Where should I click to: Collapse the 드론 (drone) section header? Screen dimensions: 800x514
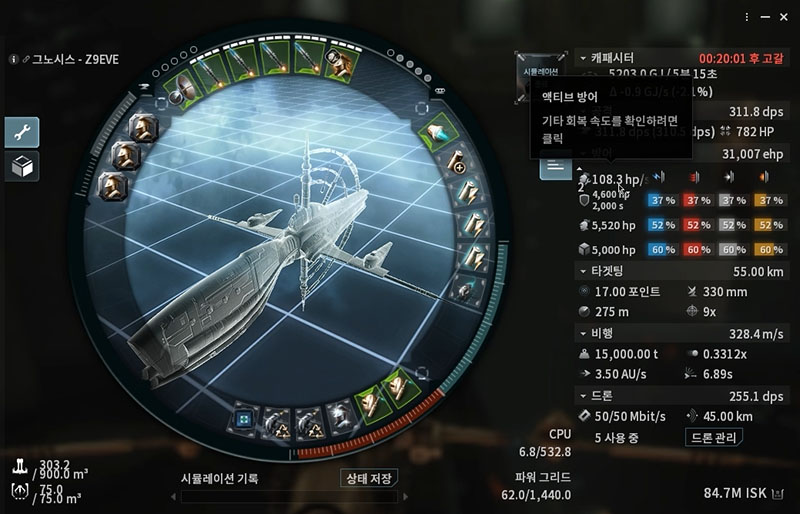(585, 396)
